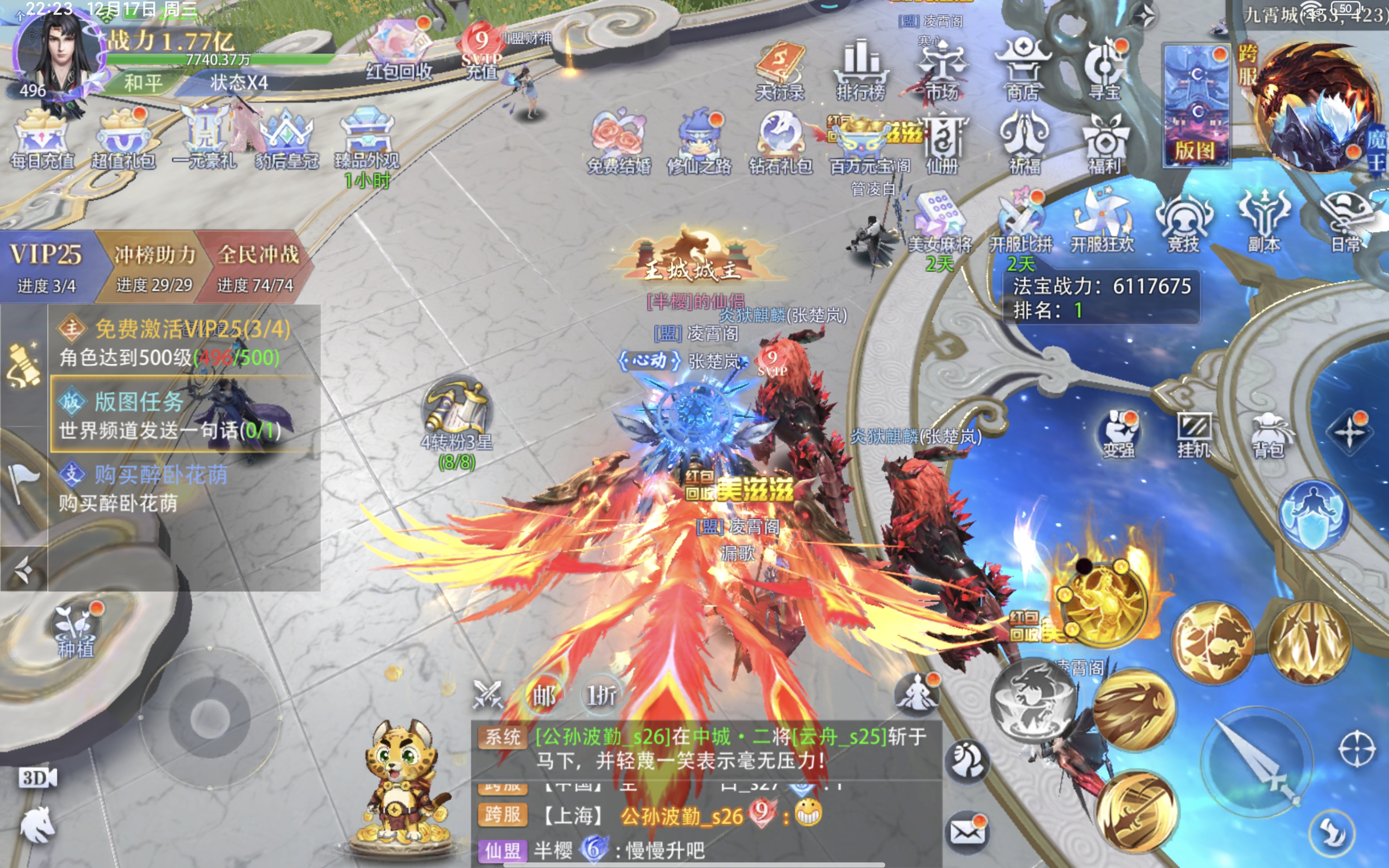Viewport: 1389px width, 868px height.
Task: Select the 版图任务 quest entry
Action: (184, 415)
